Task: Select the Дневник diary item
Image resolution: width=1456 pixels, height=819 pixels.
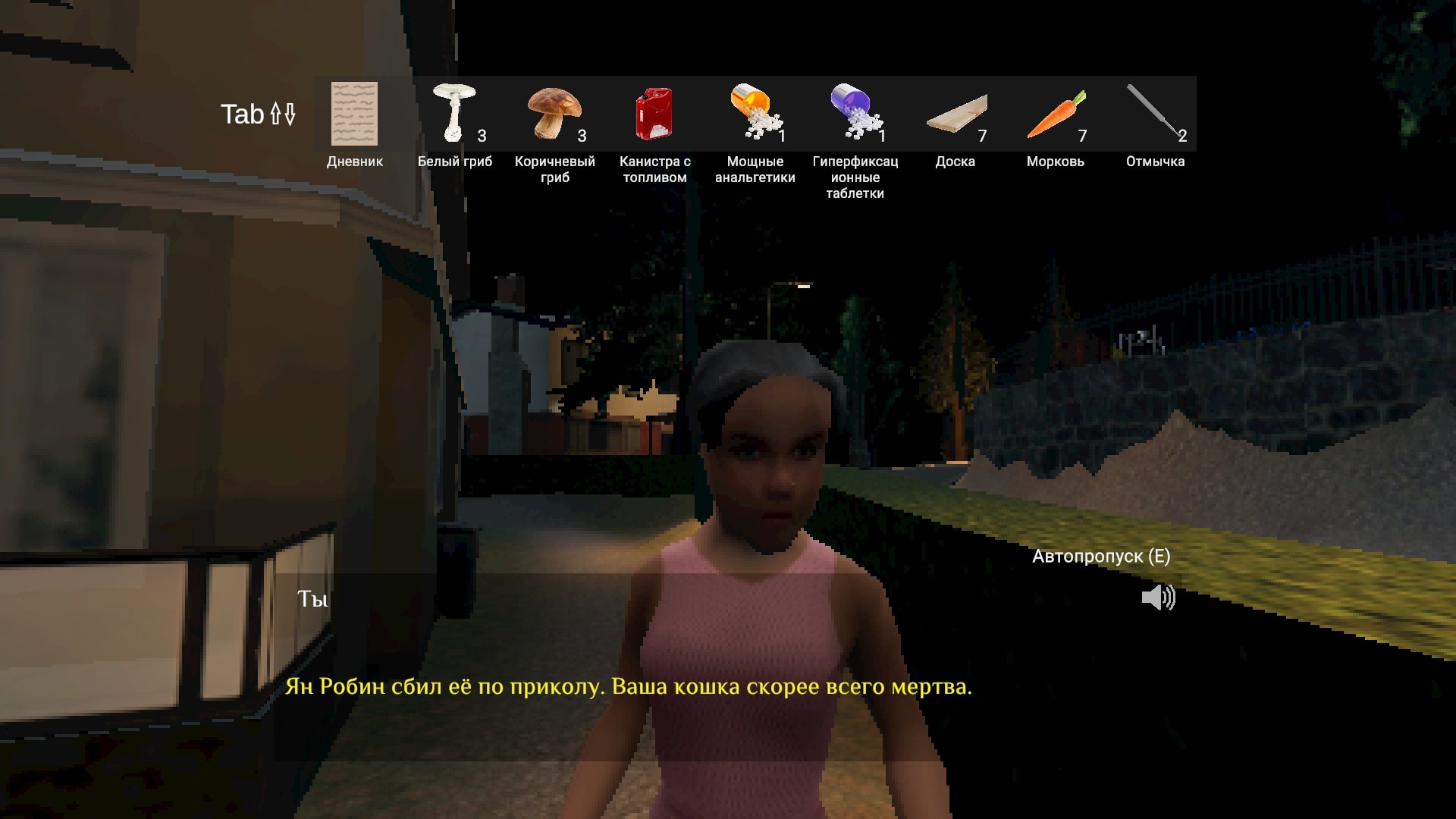Action: tap(354, 114)
